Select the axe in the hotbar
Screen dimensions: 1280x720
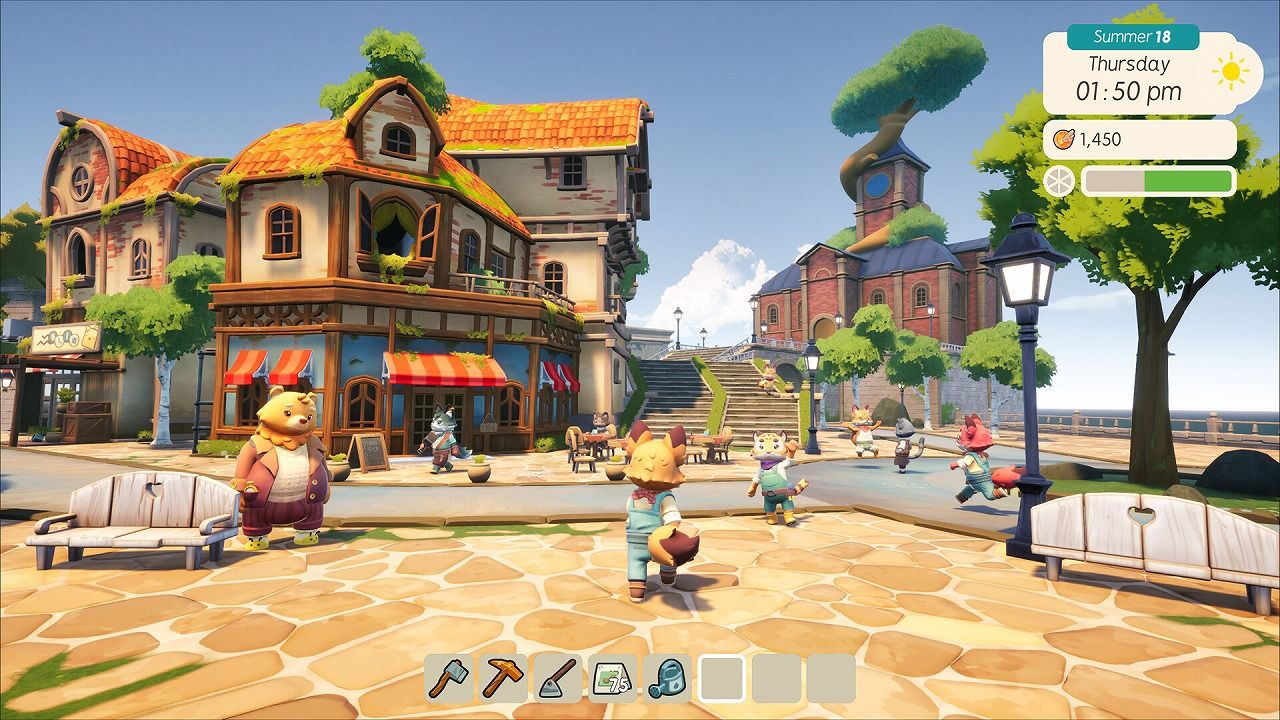point(450,678)
